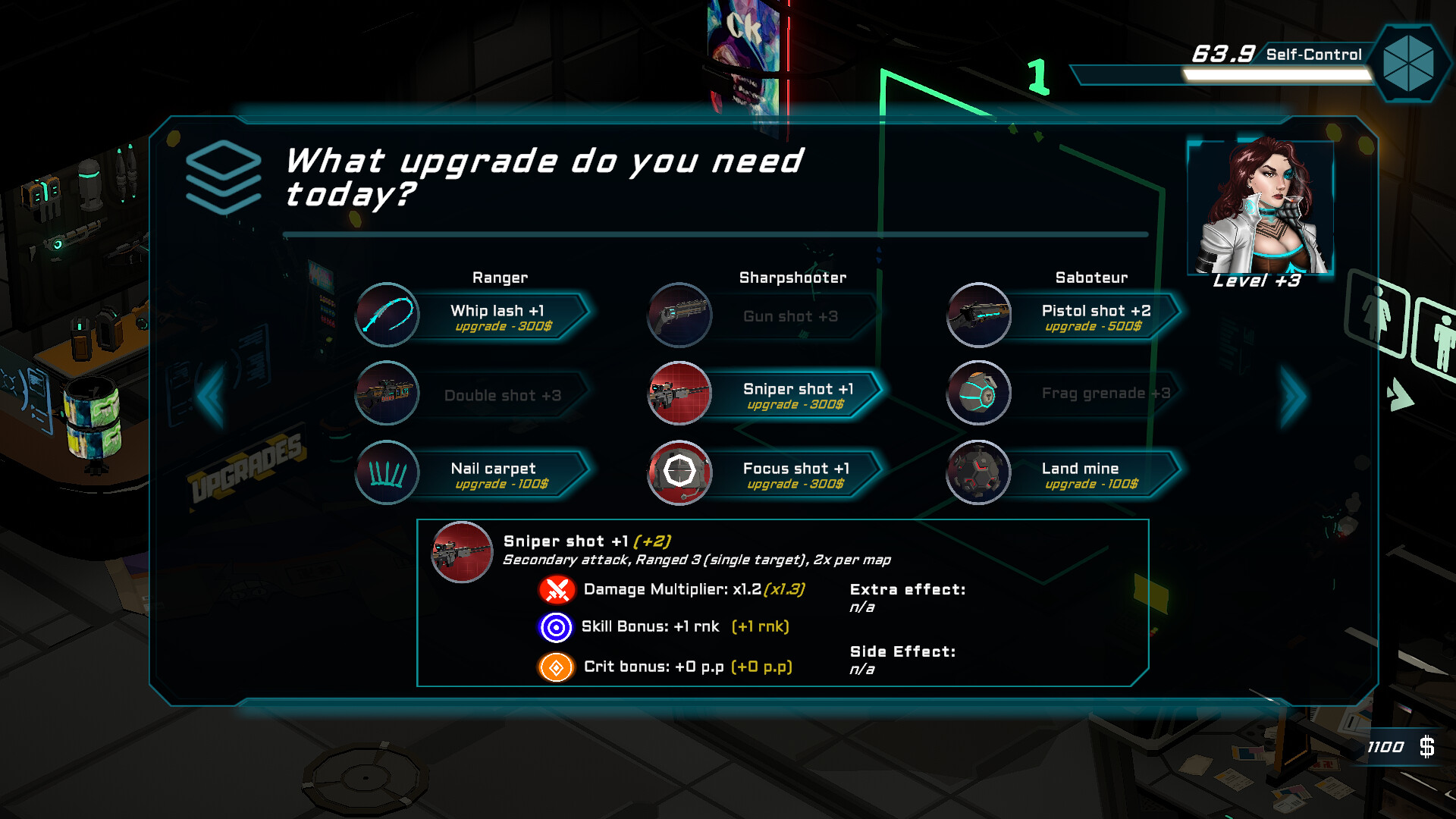This screenshot has height=819, width=1456.
Task: Select the Saboteur category label
Action: [1092, 278]
